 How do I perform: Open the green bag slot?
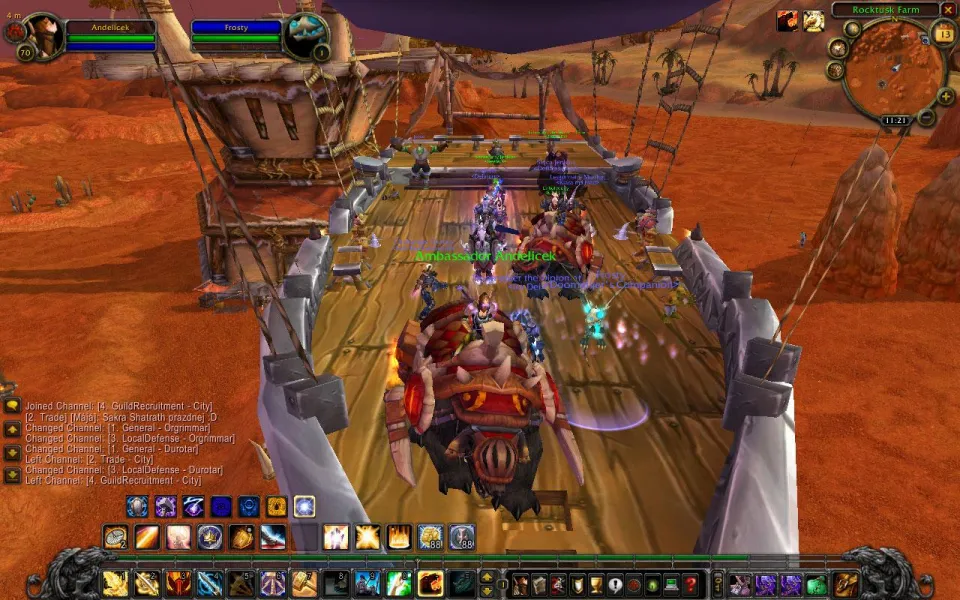817,584
